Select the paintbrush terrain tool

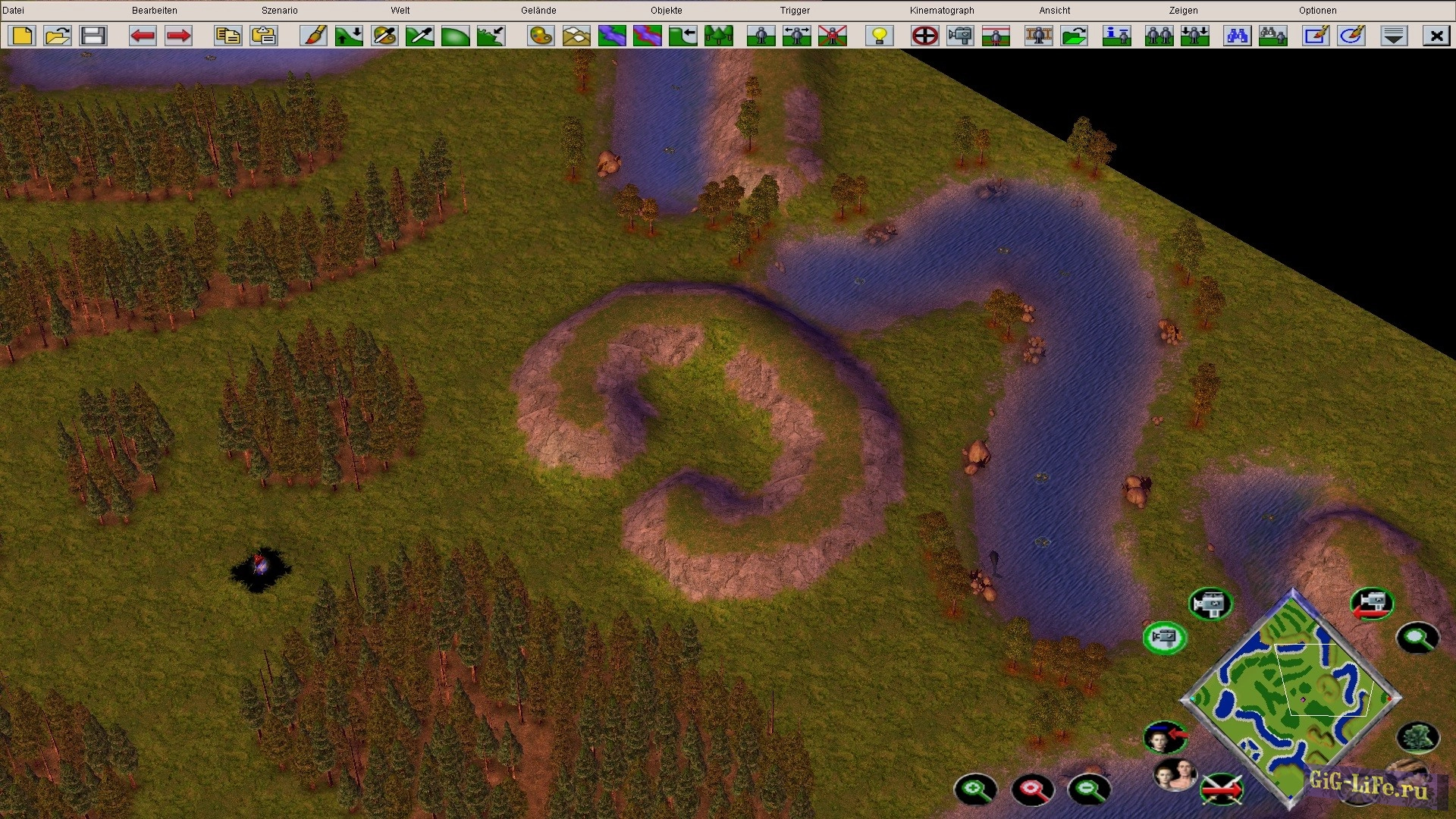tap(313, 36)
